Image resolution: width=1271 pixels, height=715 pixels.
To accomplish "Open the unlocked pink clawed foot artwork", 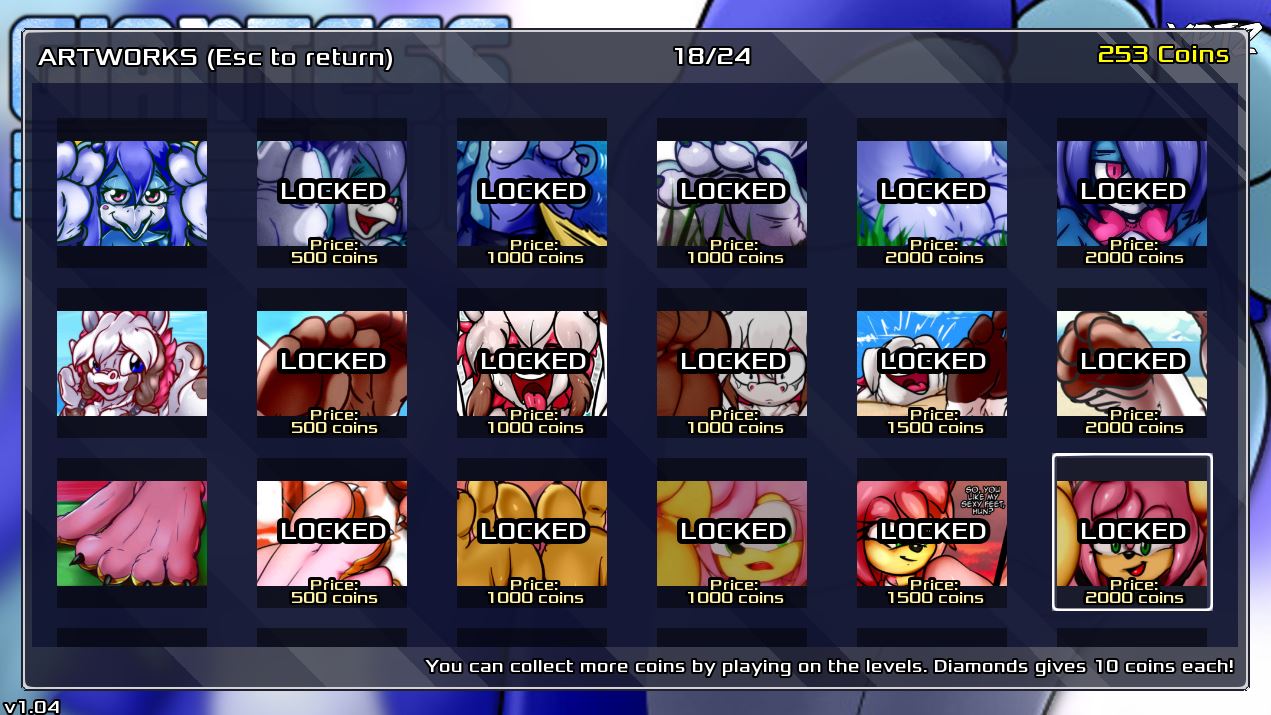I will point(132,533).
